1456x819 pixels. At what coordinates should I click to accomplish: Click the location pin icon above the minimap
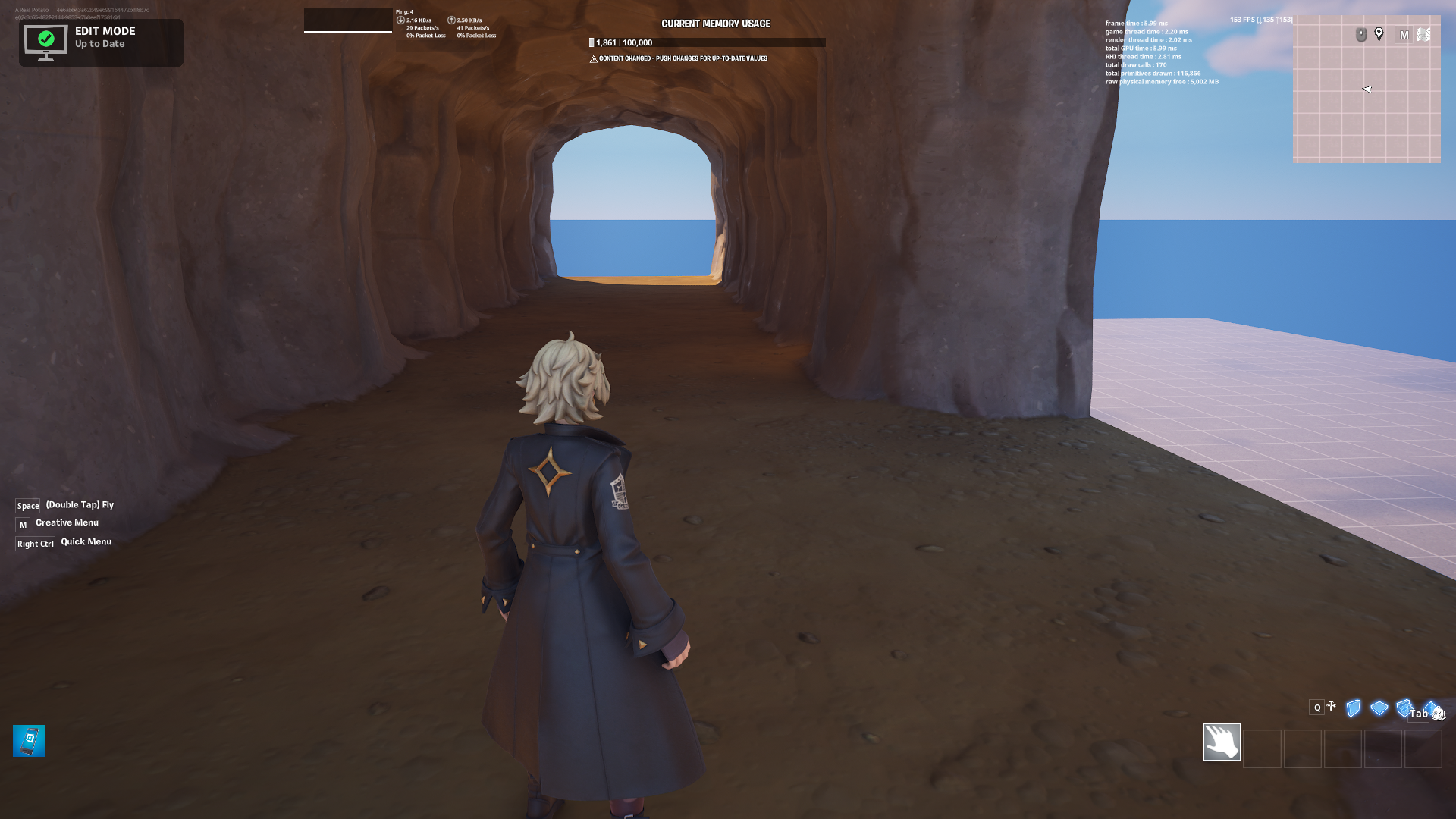[x=1379, y=33]
